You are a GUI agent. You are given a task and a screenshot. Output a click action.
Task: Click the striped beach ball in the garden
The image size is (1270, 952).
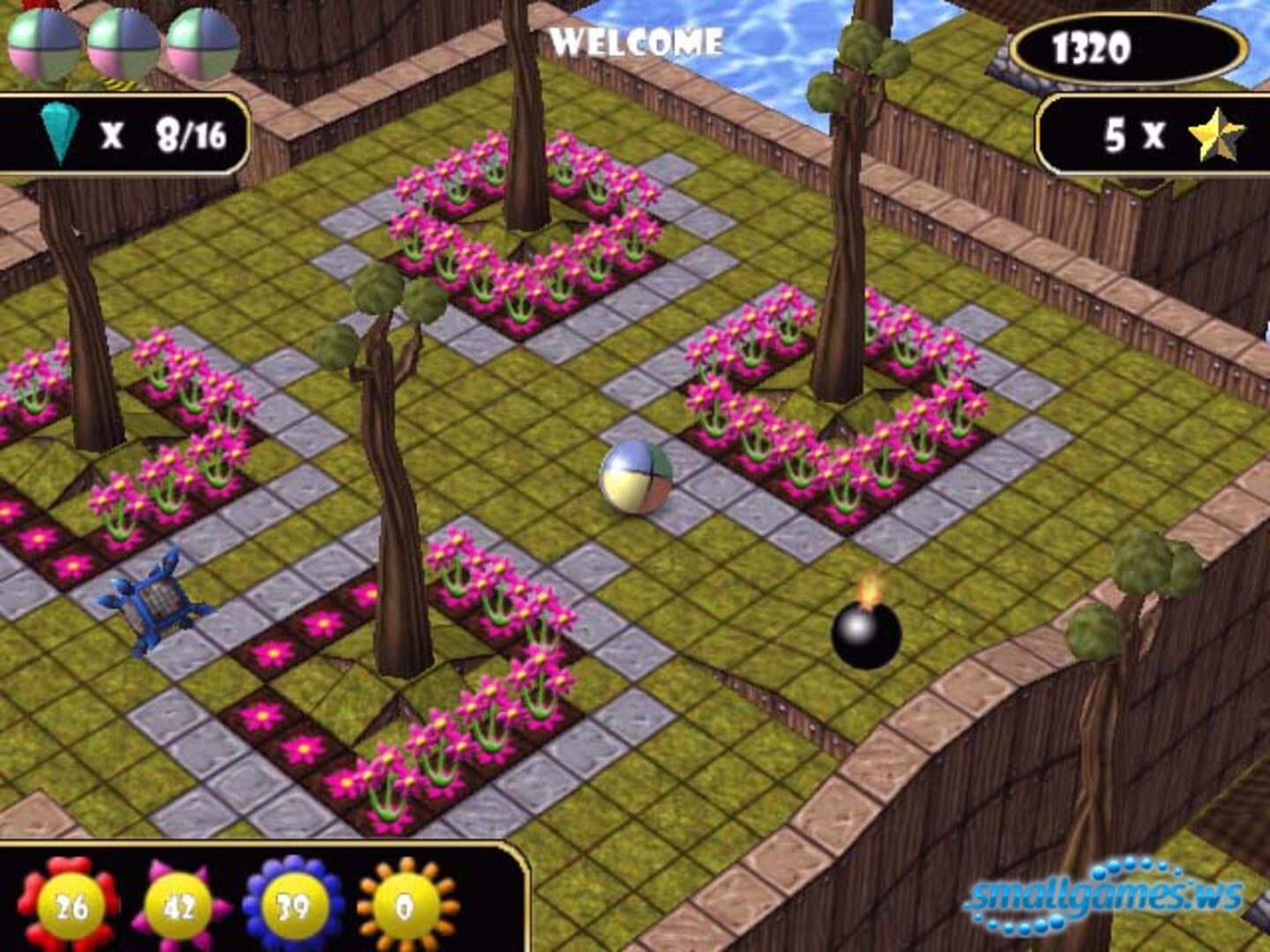point(636,477)
